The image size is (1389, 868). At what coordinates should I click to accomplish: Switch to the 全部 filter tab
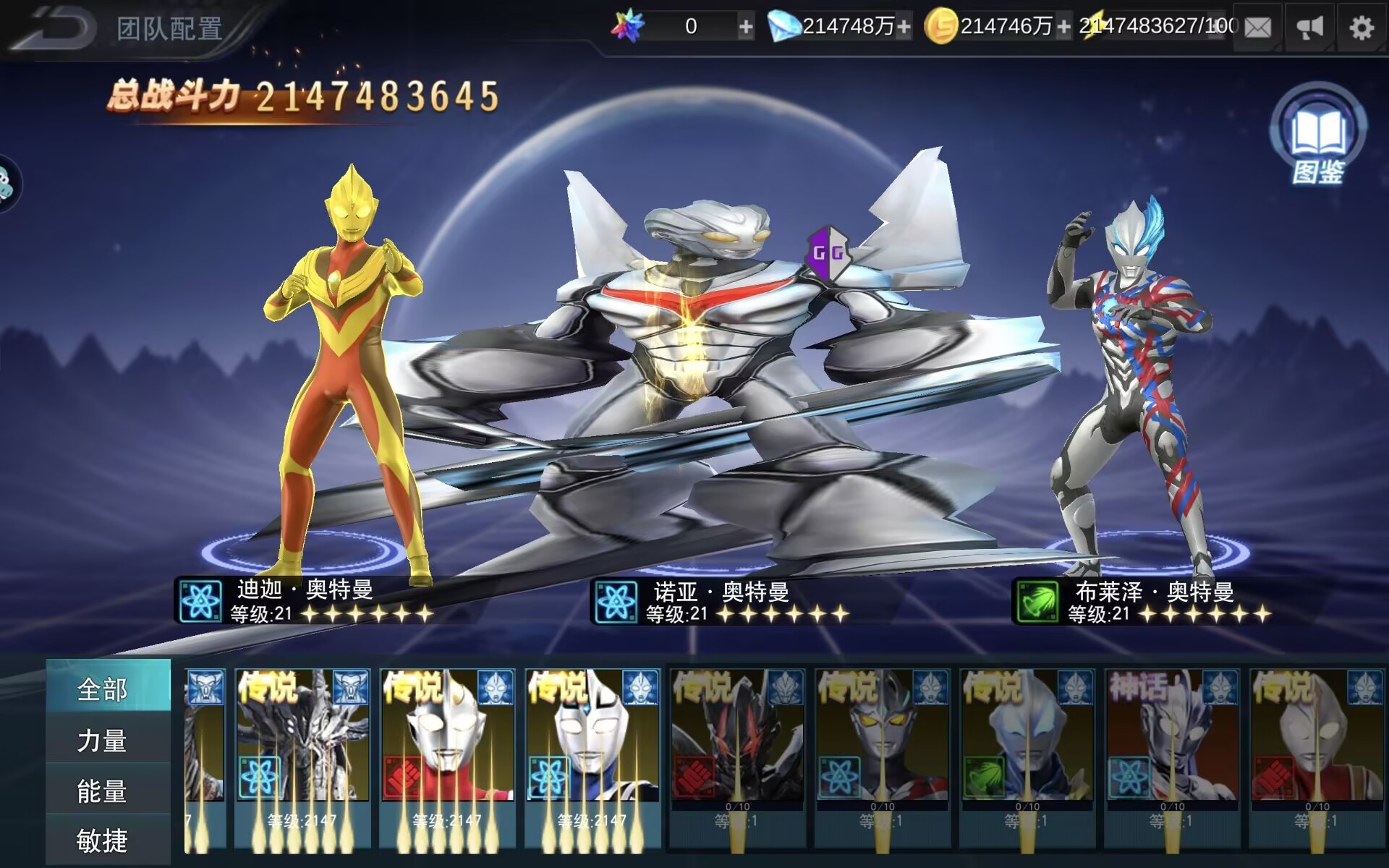coord(102,689)
